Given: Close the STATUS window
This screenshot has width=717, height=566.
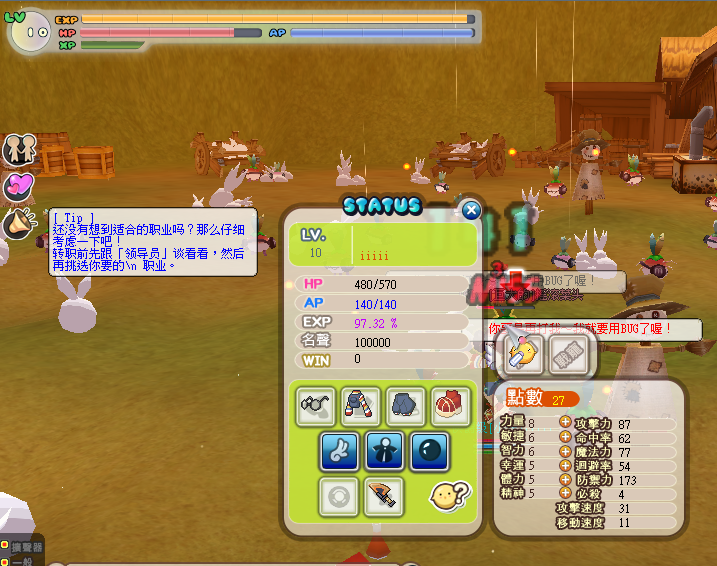Looking at the screenshot, I should pos(471,210).
